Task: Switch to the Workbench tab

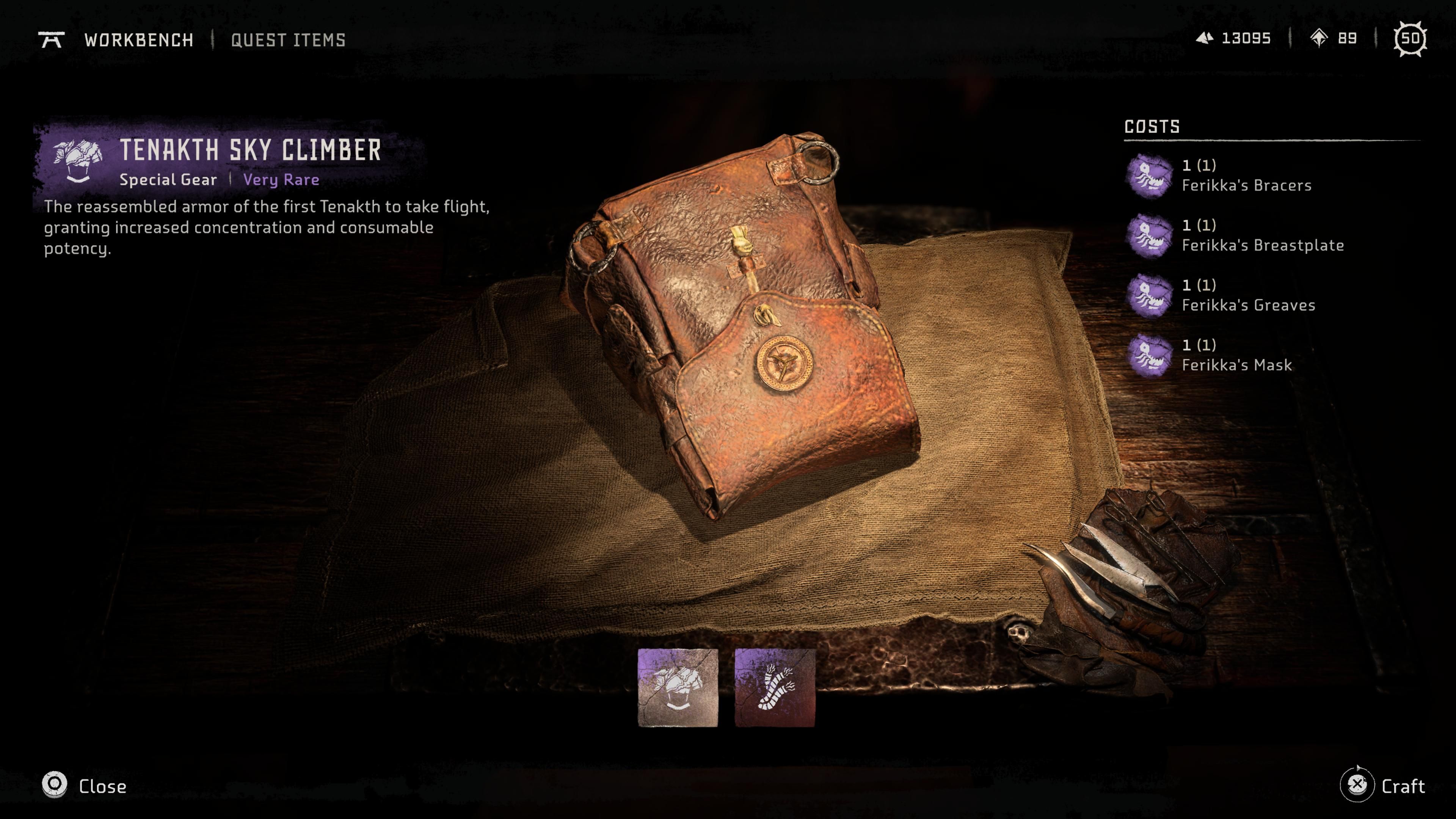Action: click(138, 40)
